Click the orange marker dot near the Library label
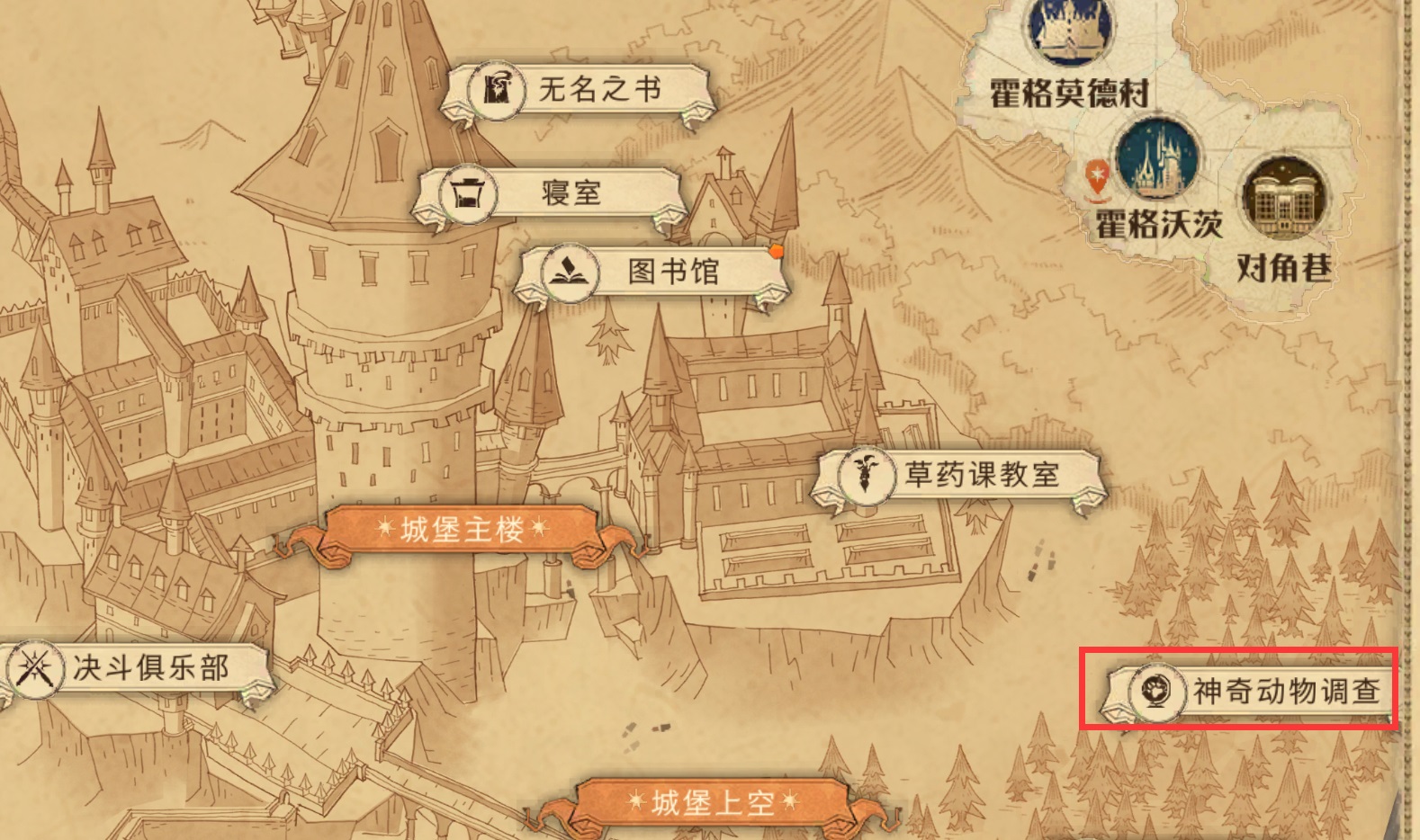 coord(777,253)
